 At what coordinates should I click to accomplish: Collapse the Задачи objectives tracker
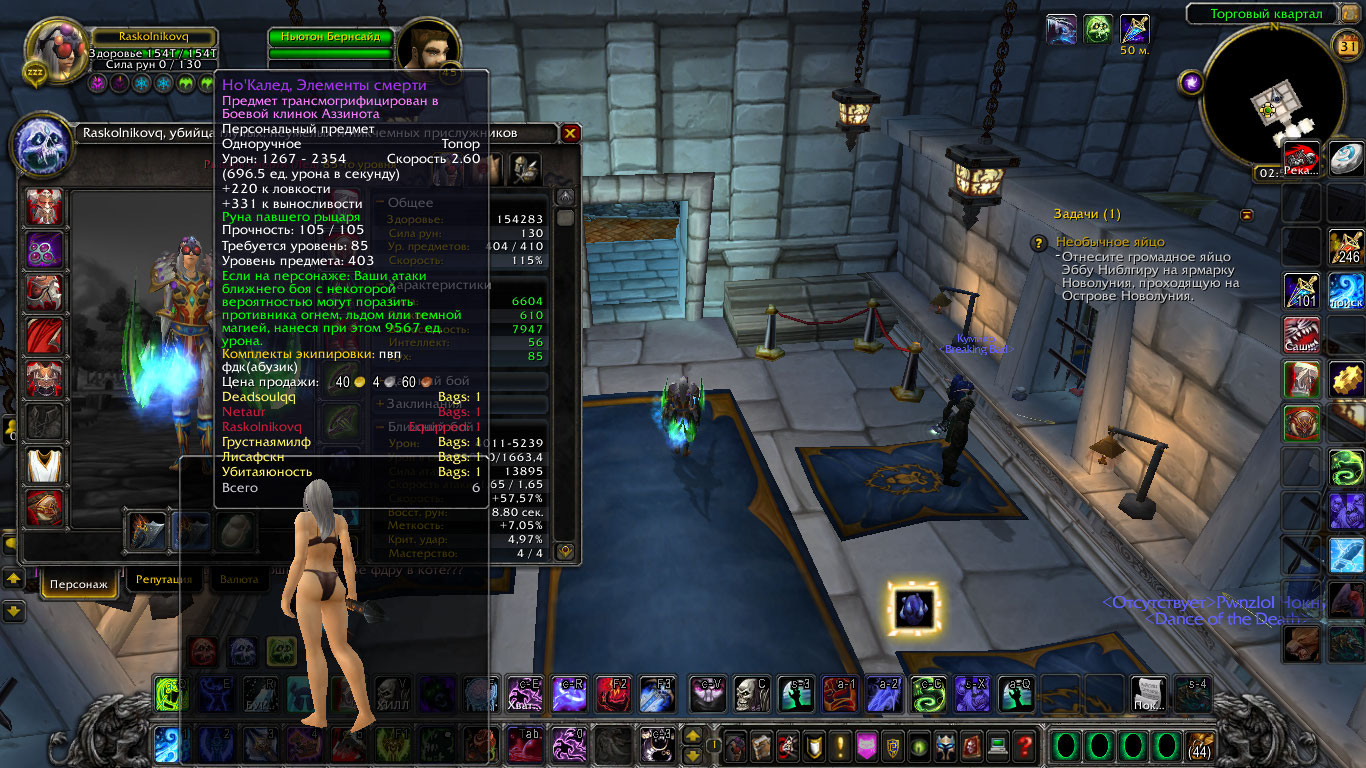point(1246,214)
